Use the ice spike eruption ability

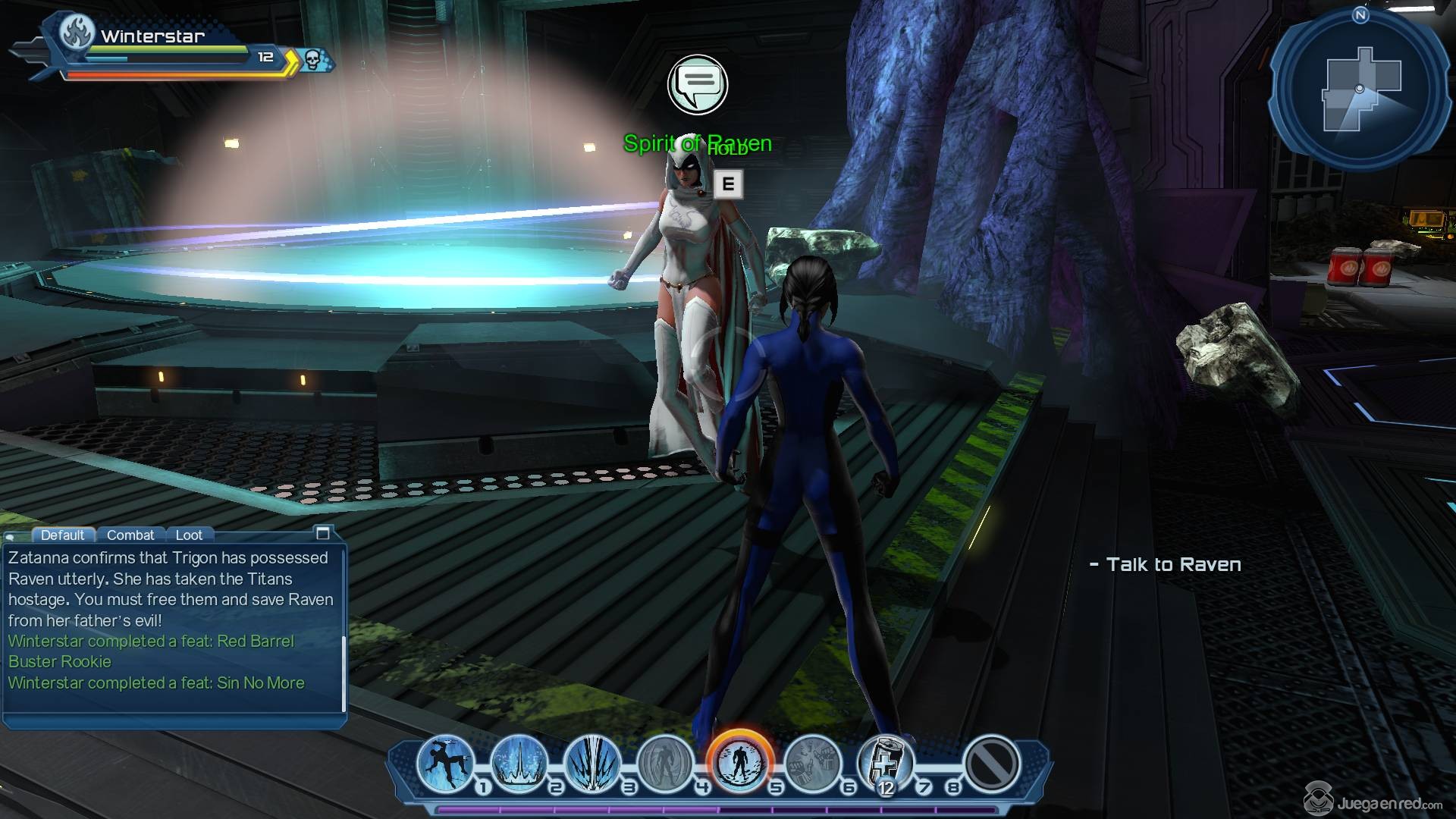point(519,764)
